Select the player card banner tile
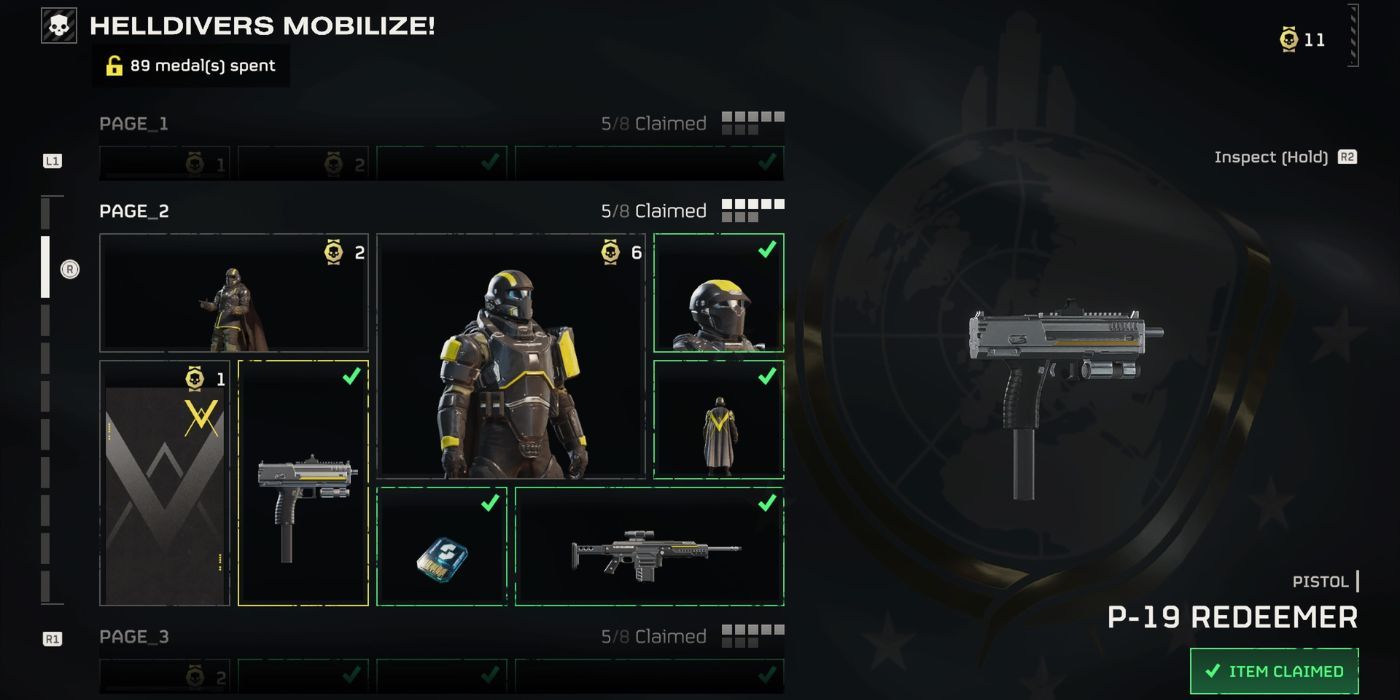Viewport: 1400px width, 700px height. tap(165, 483)
